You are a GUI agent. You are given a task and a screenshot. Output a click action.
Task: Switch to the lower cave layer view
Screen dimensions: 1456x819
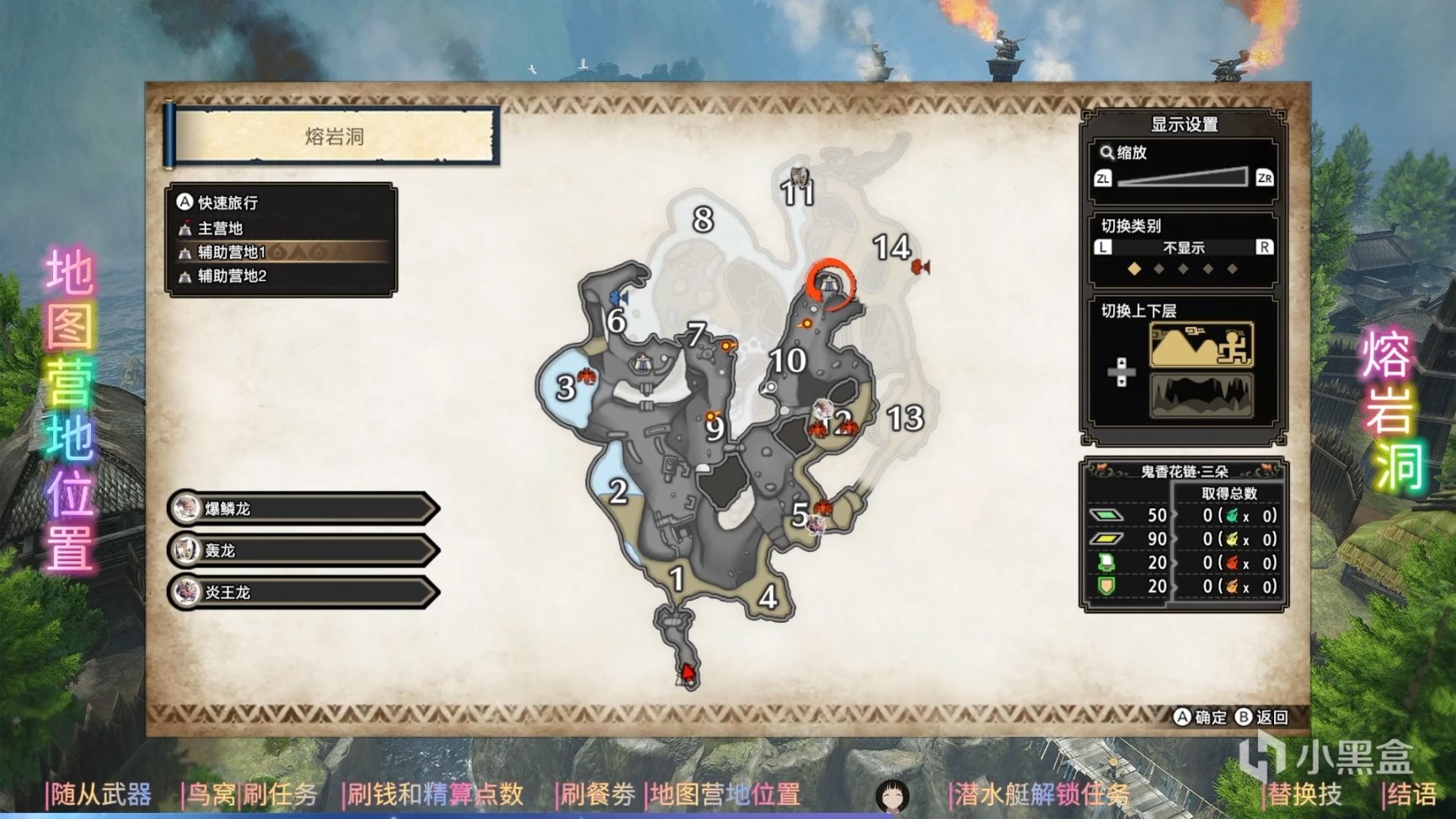[x=1201, y=394]
